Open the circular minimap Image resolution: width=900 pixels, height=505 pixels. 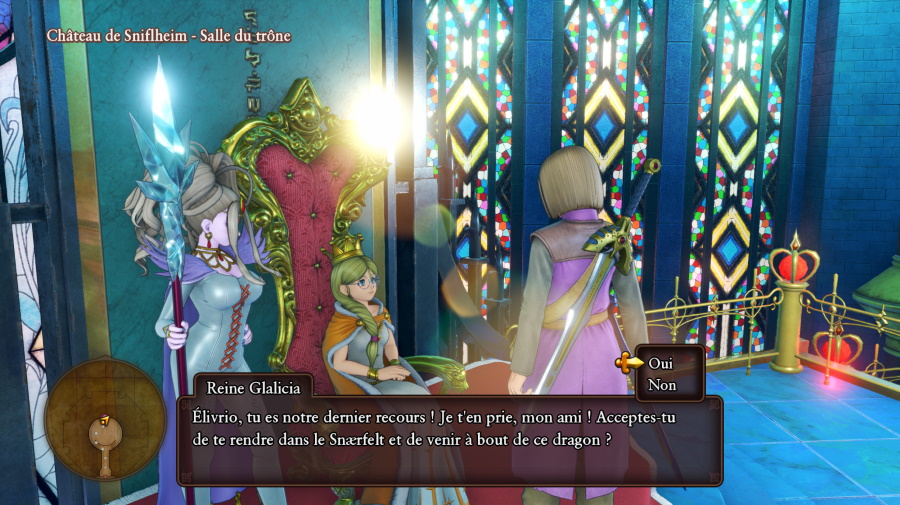tap(105, 418)
